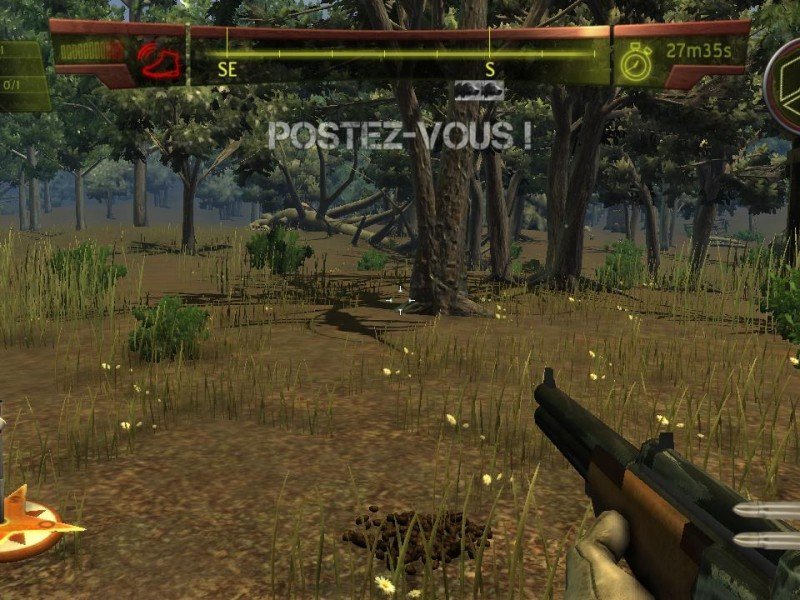Click the binoculars icon under the heading bar
Viewport: 800px width, 600px height.
479,91
